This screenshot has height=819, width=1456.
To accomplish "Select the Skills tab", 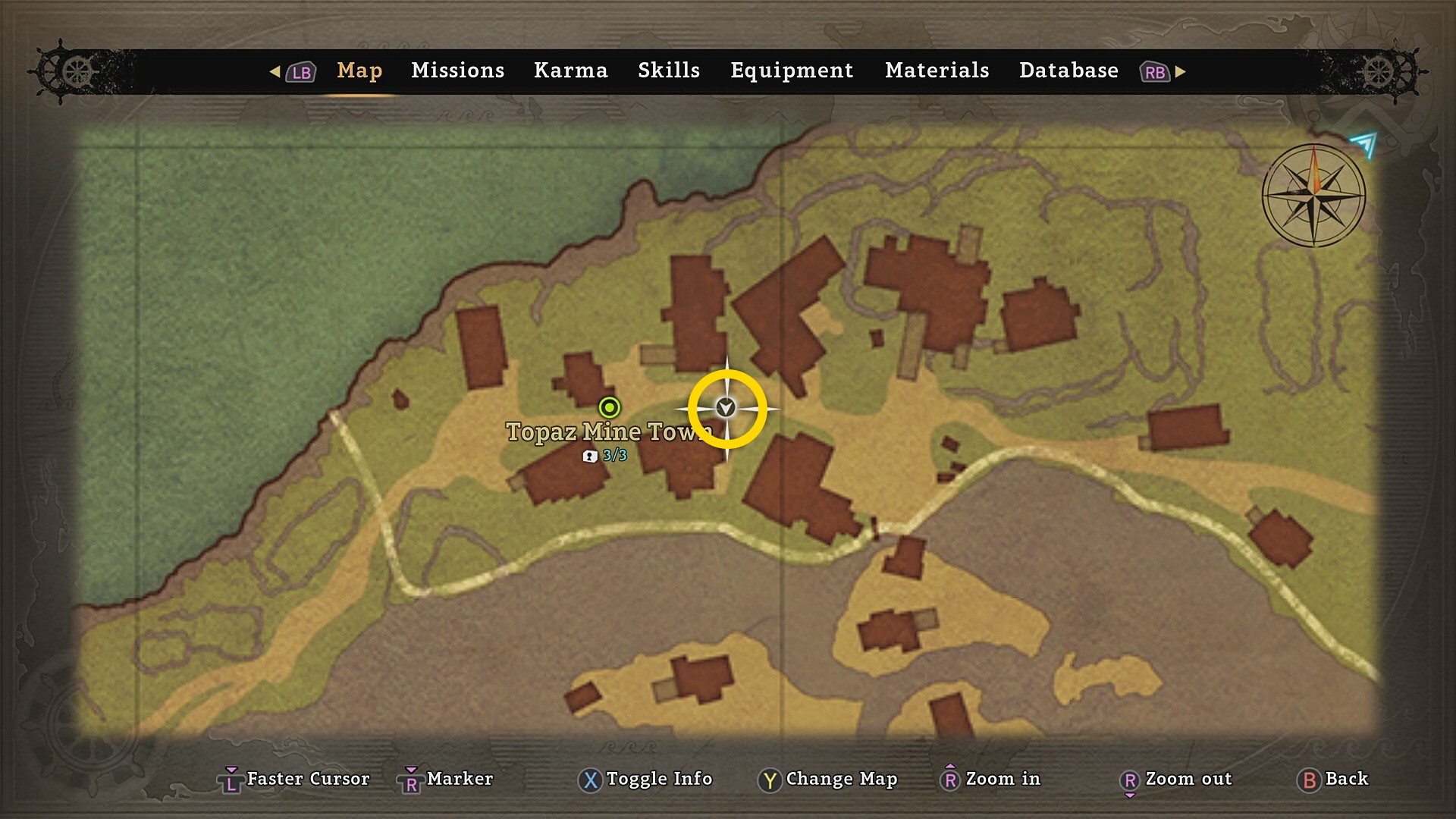I will 668,71.
